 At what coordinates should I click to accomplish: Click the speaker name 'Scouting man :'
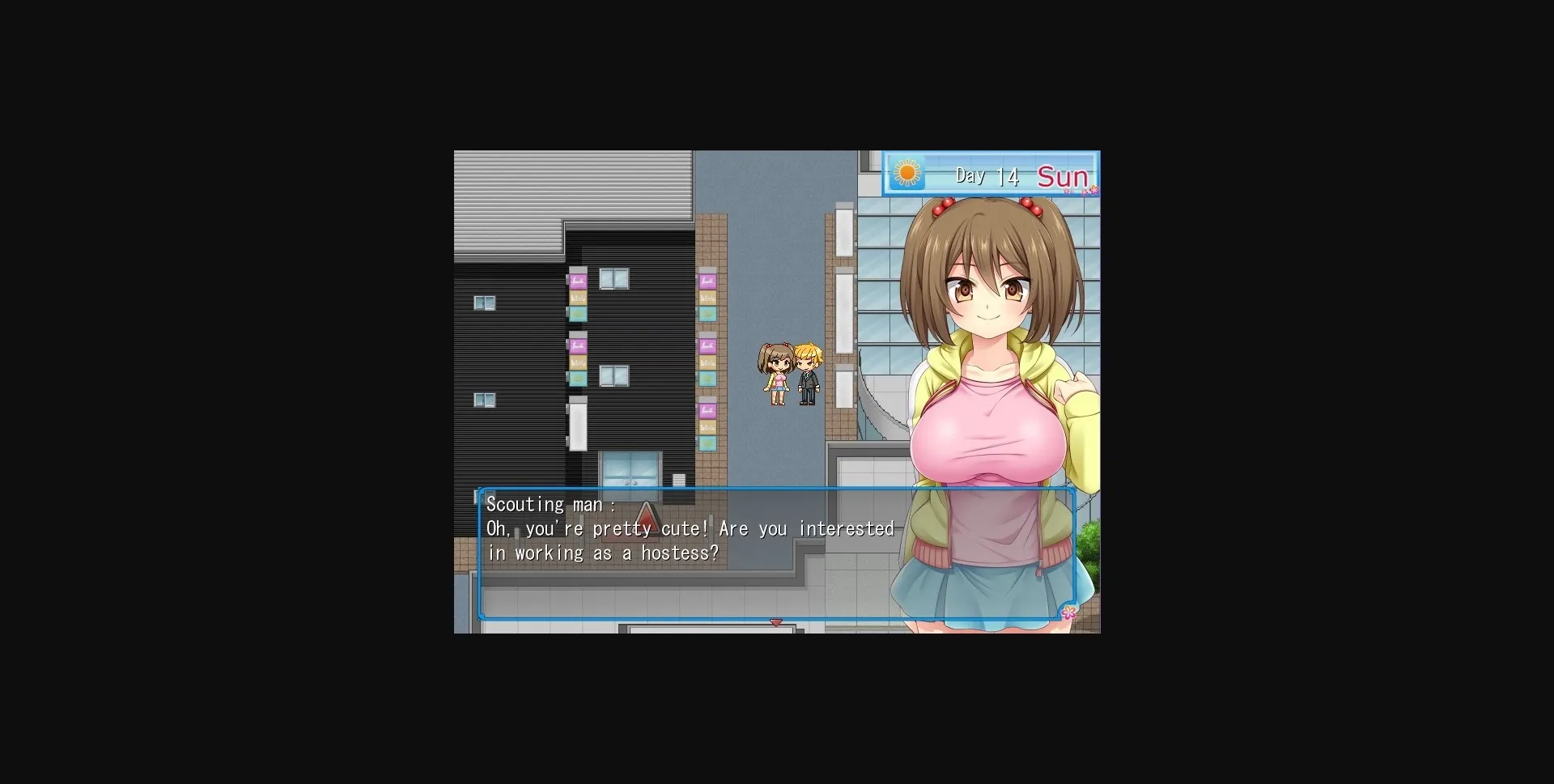[x=550, y=503]
